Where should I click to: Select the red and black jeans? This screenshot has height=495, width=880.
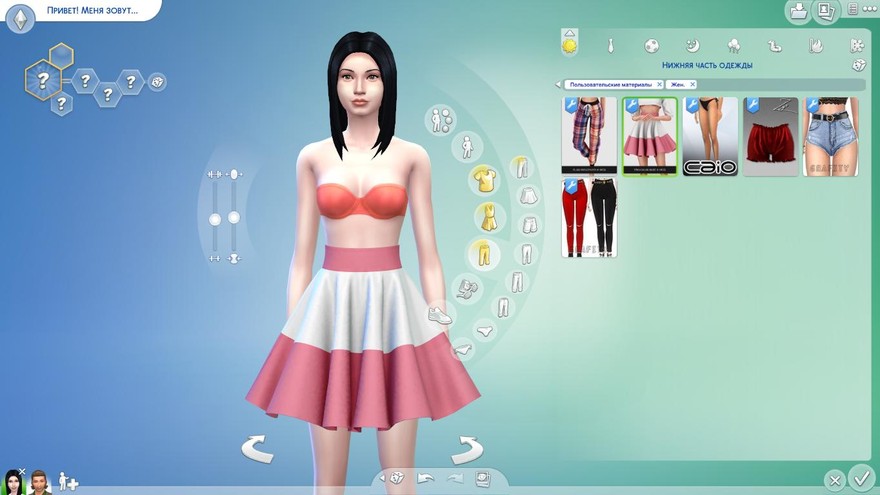[589, 218]
